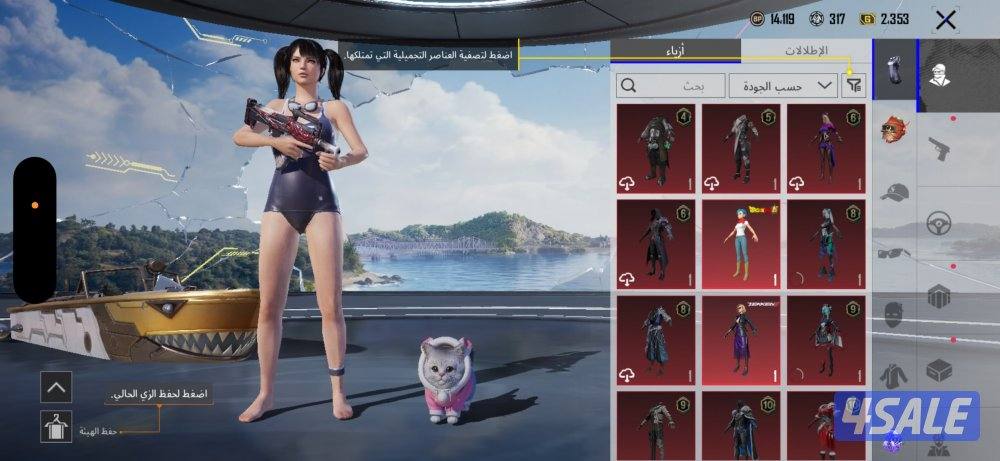Switch to the الإطلالات tab
Image resolution: width=1000 pixels, height=461 pixels.
(806, 50)
